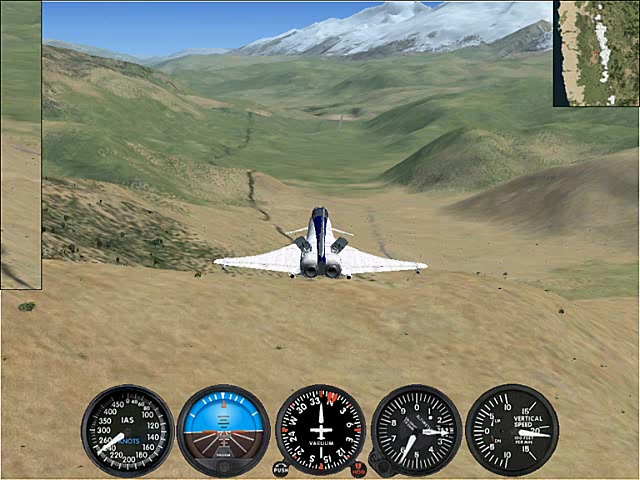Select the attitude indicator instrument
This screenshot has height=480, width=640.
point(223,430)
